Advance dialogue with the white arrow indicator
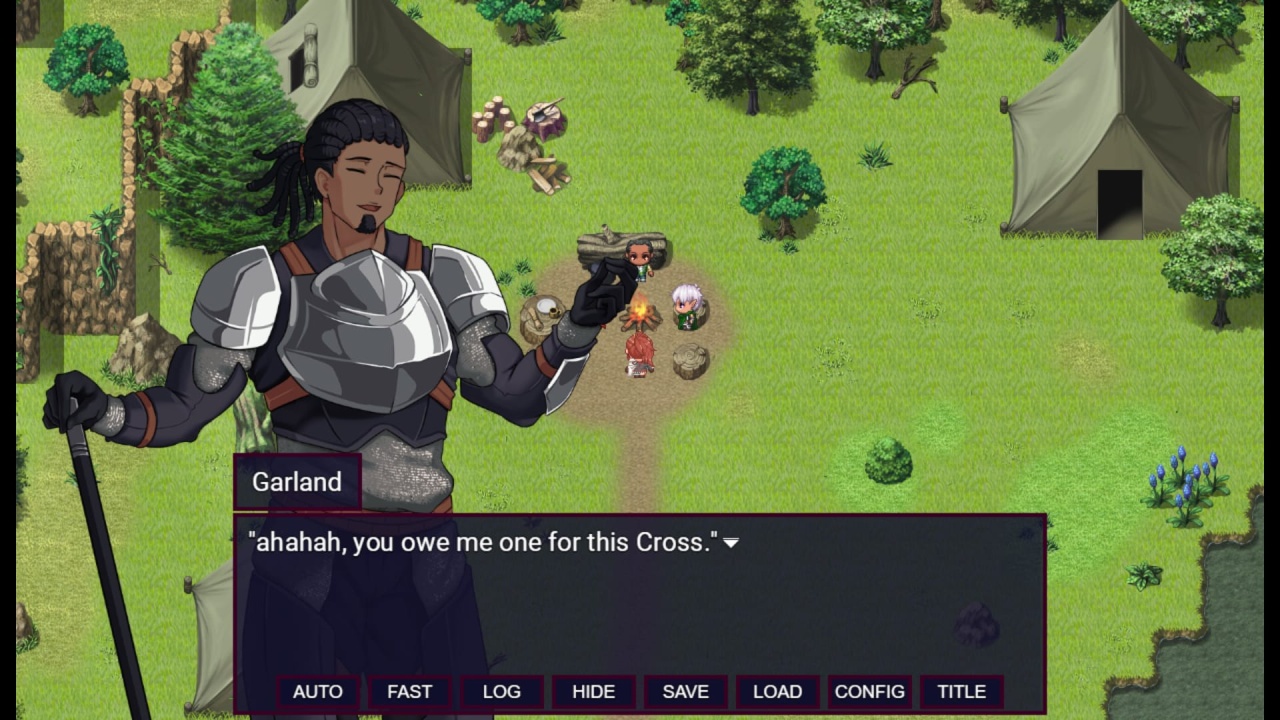 (x=731, y=543)
